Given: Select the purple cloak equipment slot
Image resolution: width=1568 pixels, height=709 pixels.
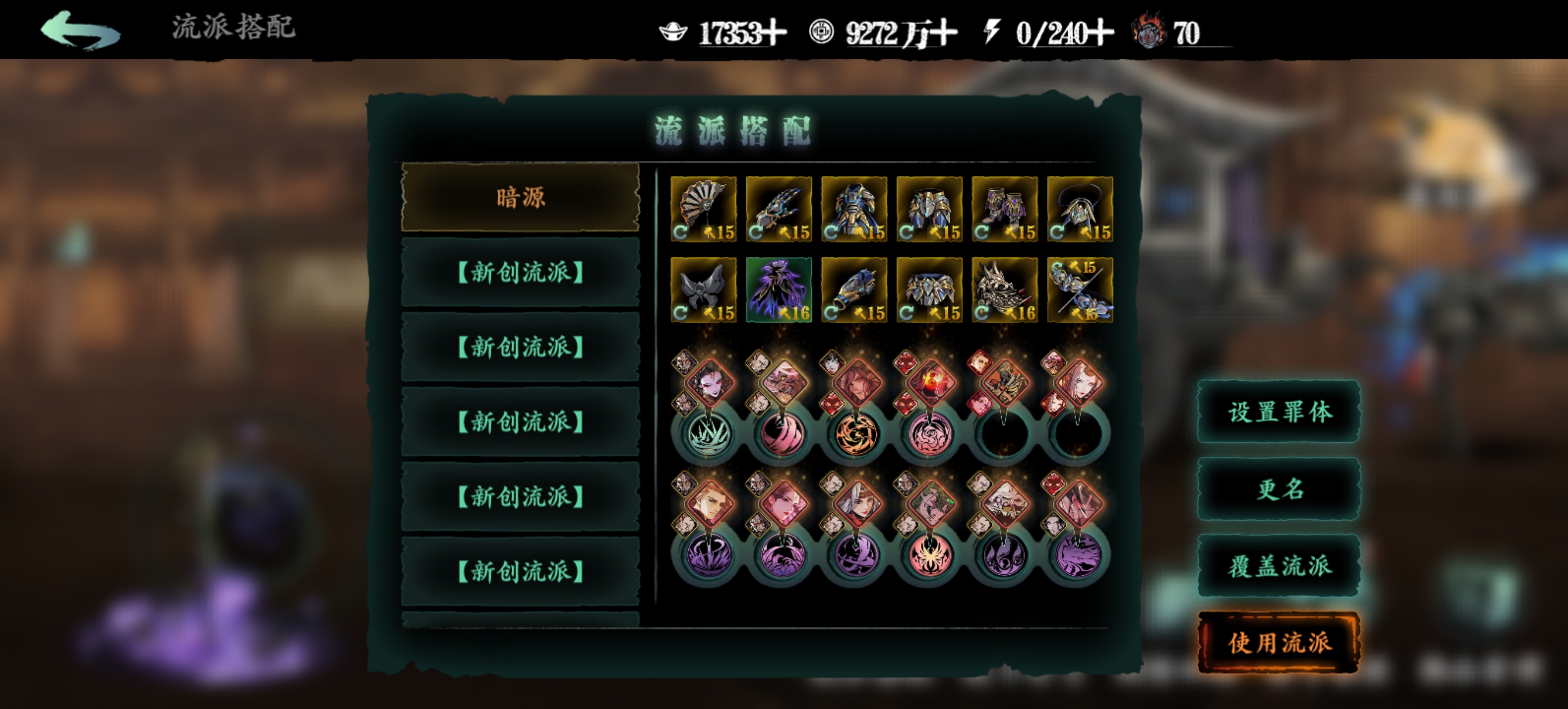Looking at the screenshot, I should (x=779, y=289).
